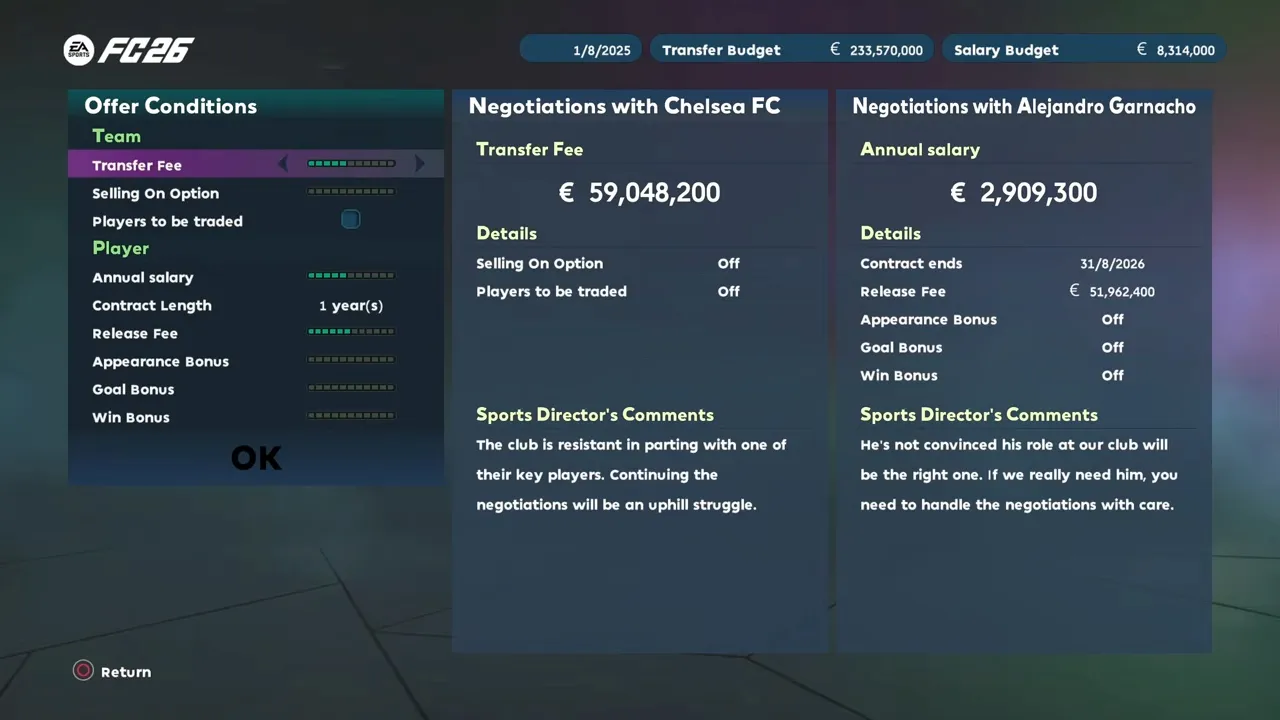Adjust the Annual salary slider
Viewport: 1280px width, 720px height.
tap(350, 276)
